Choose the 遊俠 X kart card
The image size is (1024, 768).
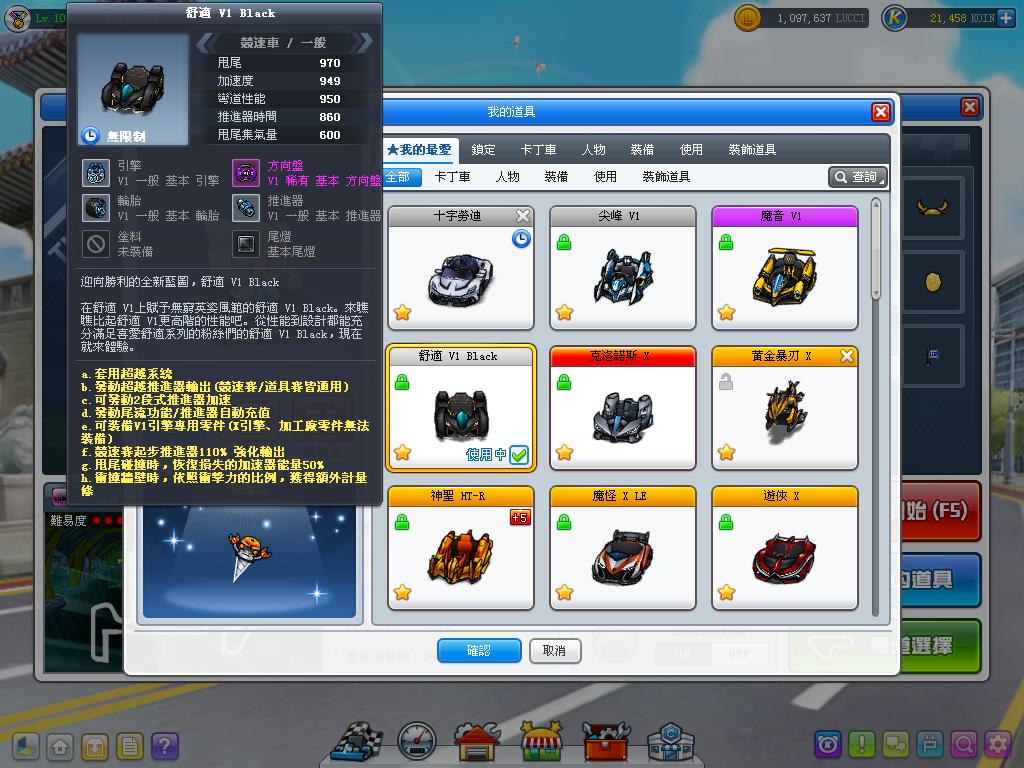(x=784, y=549)
